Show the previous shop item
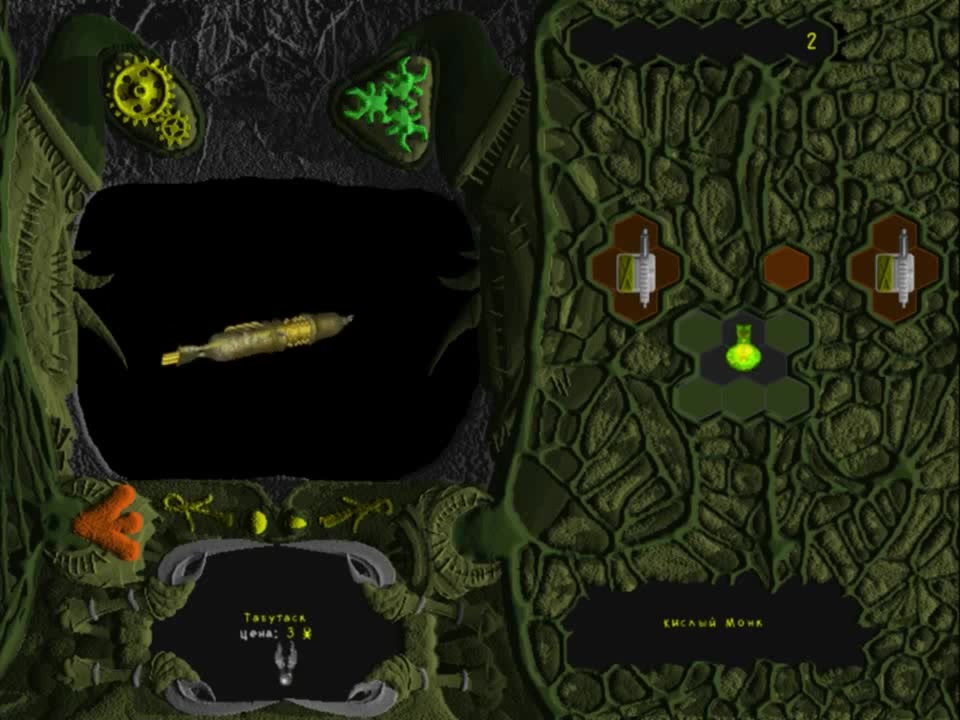The height and width of the screenshot is (720, 960). [x=193, y=512]
